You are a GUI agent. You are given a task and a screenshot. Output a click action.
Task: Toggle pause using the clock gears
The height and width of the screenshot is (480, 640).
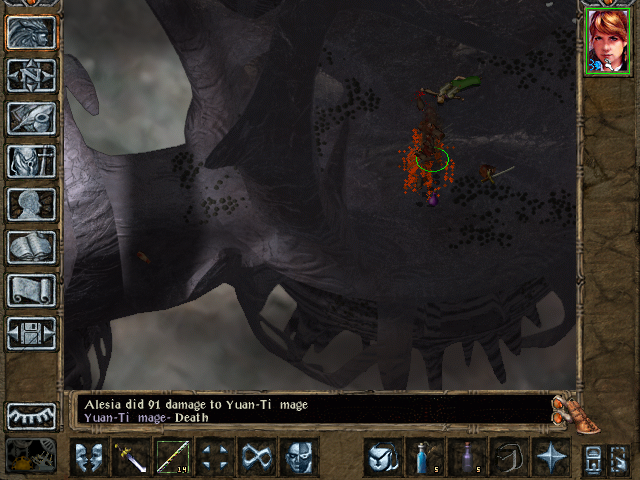30,456
